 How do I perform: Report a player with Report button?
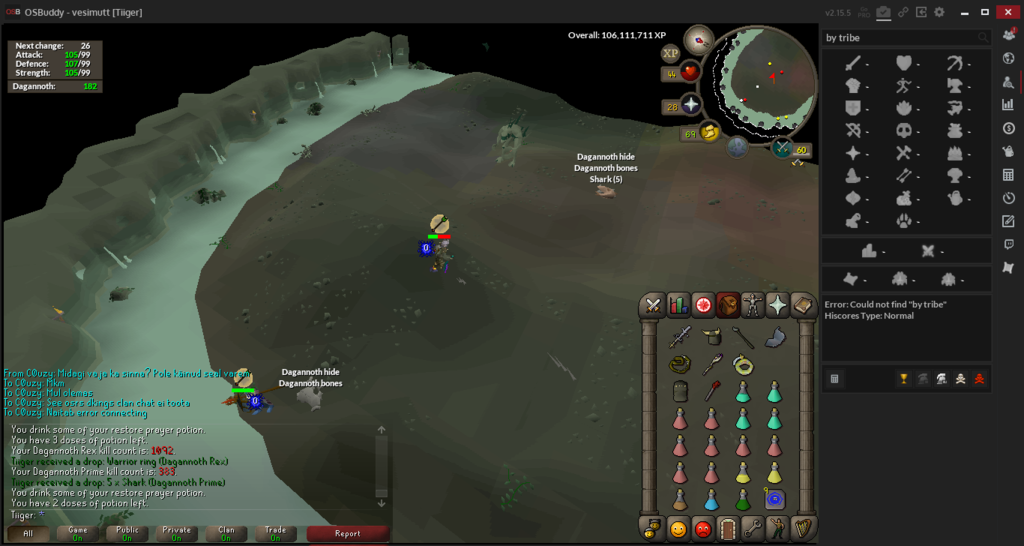pos(347,533)
